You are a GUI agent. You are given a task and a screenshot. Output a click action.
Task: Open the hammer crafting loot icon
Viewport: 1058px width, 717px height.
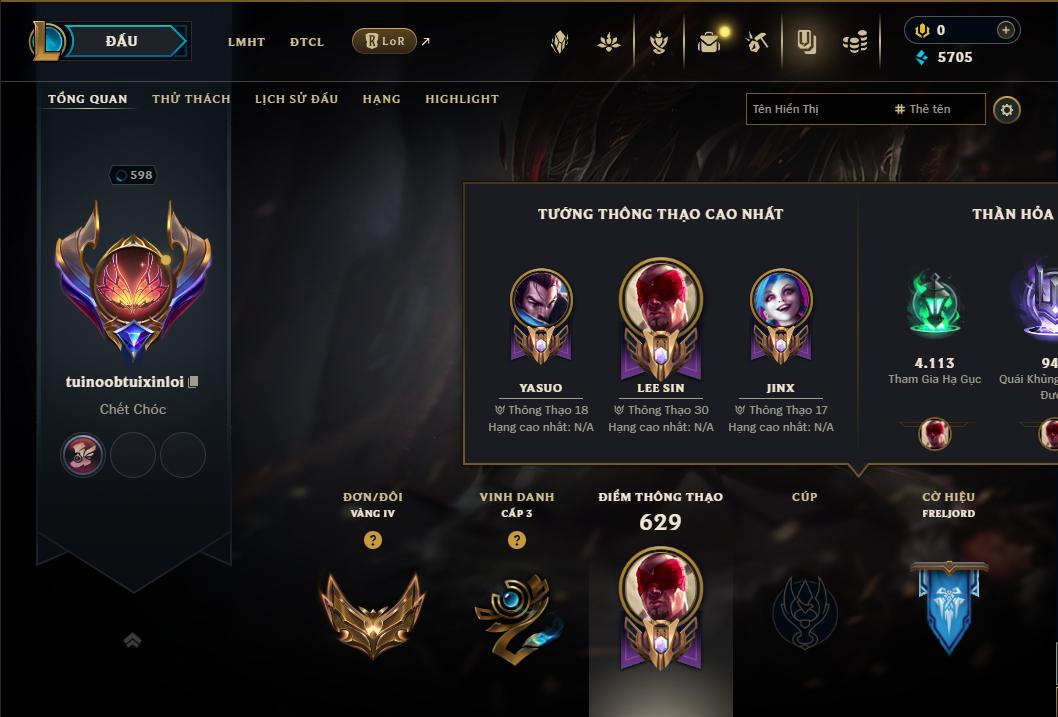(x=757, y=42)
